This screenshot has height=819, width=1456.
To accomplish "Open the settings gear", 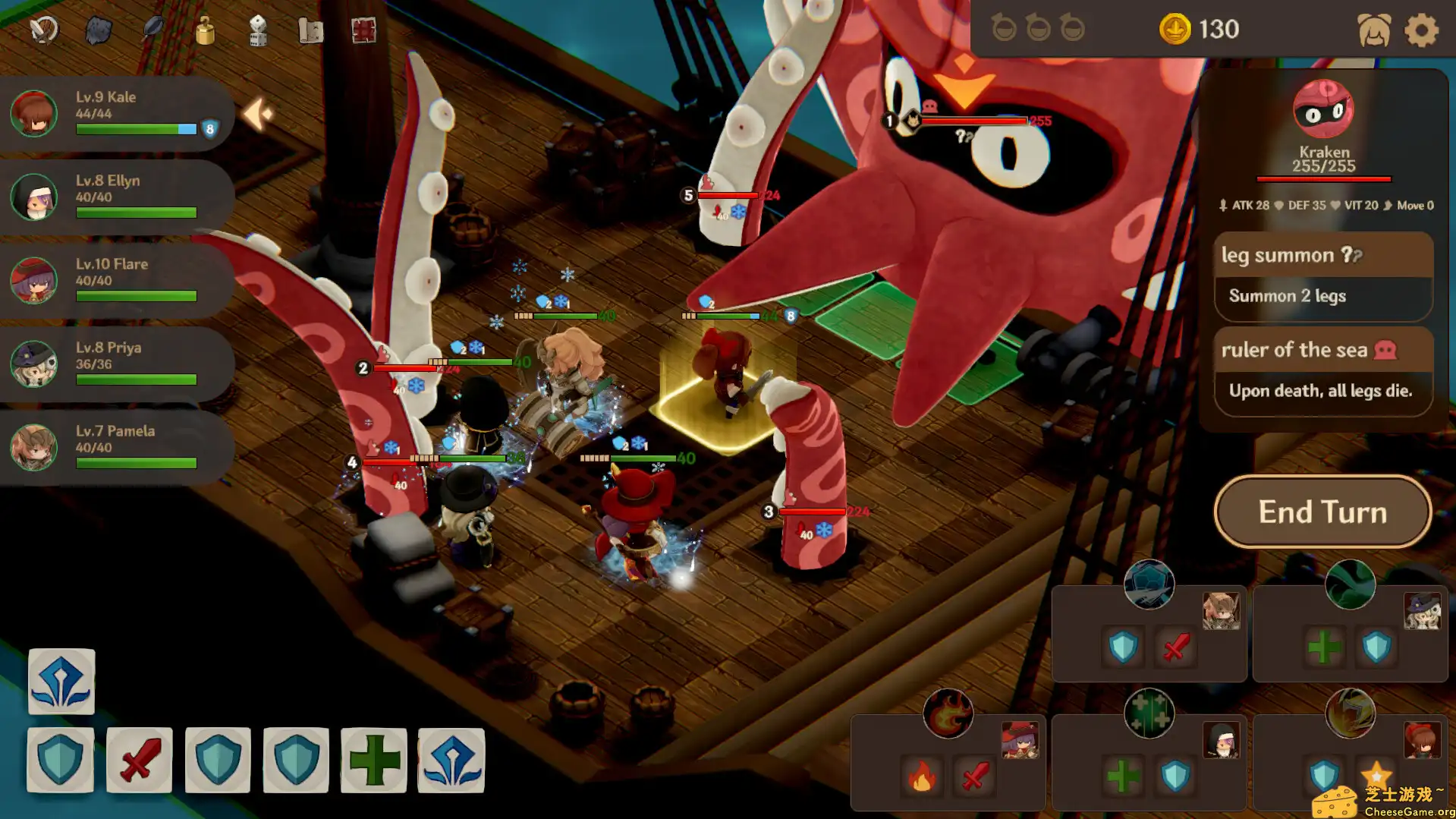I will pos(1422,30).
